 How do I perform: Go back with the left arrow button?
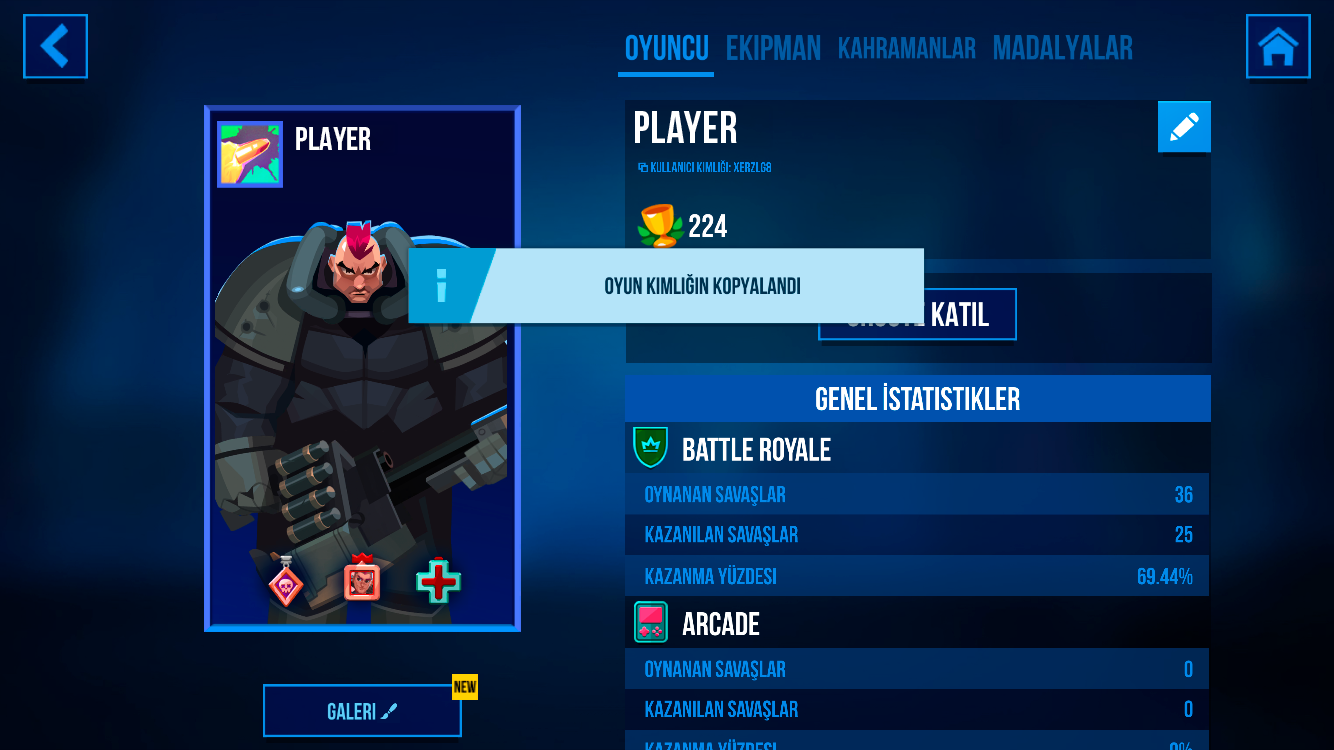click(55, 46)
